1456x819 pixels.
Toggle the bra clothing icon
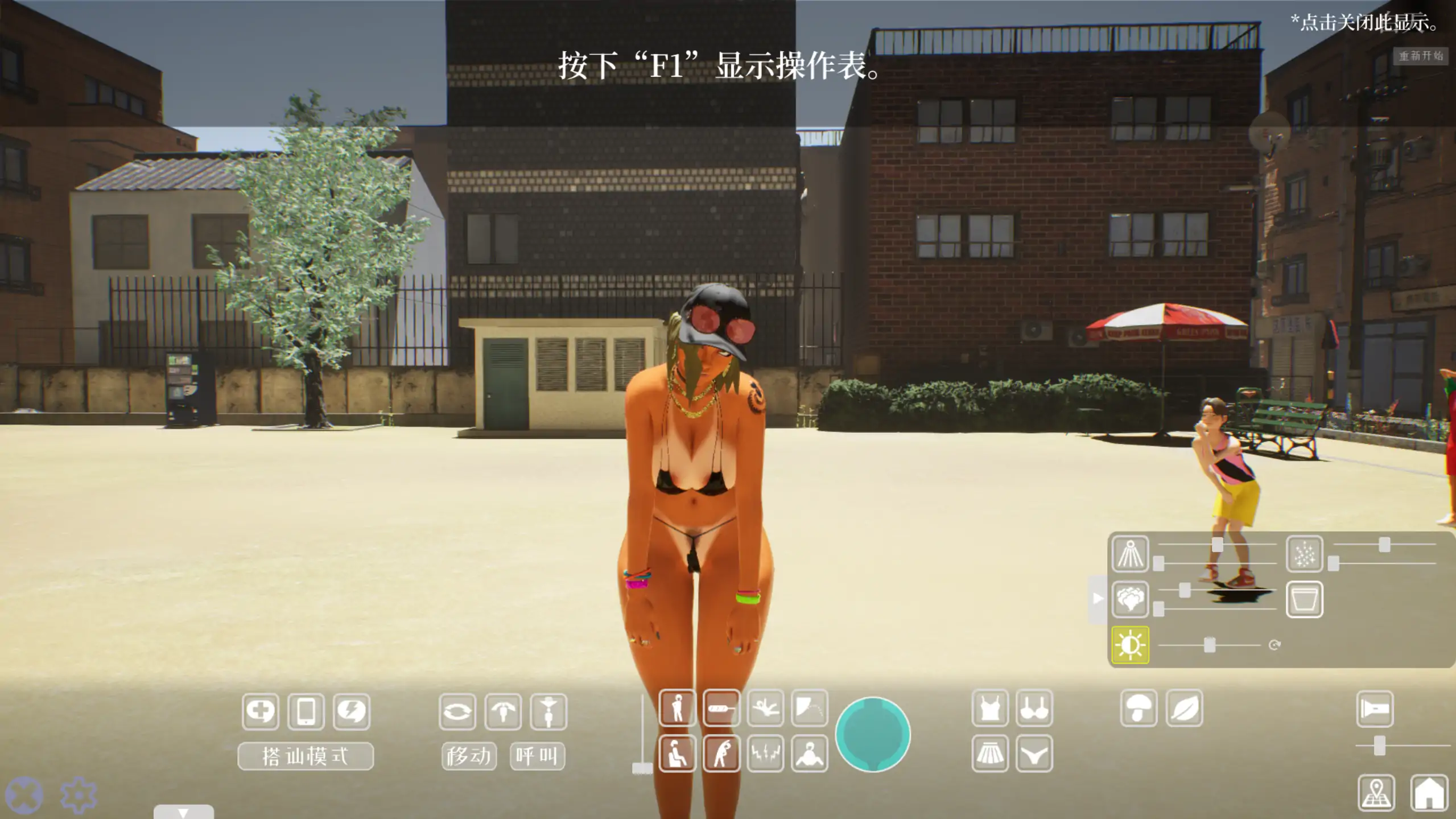point(1034,709)
